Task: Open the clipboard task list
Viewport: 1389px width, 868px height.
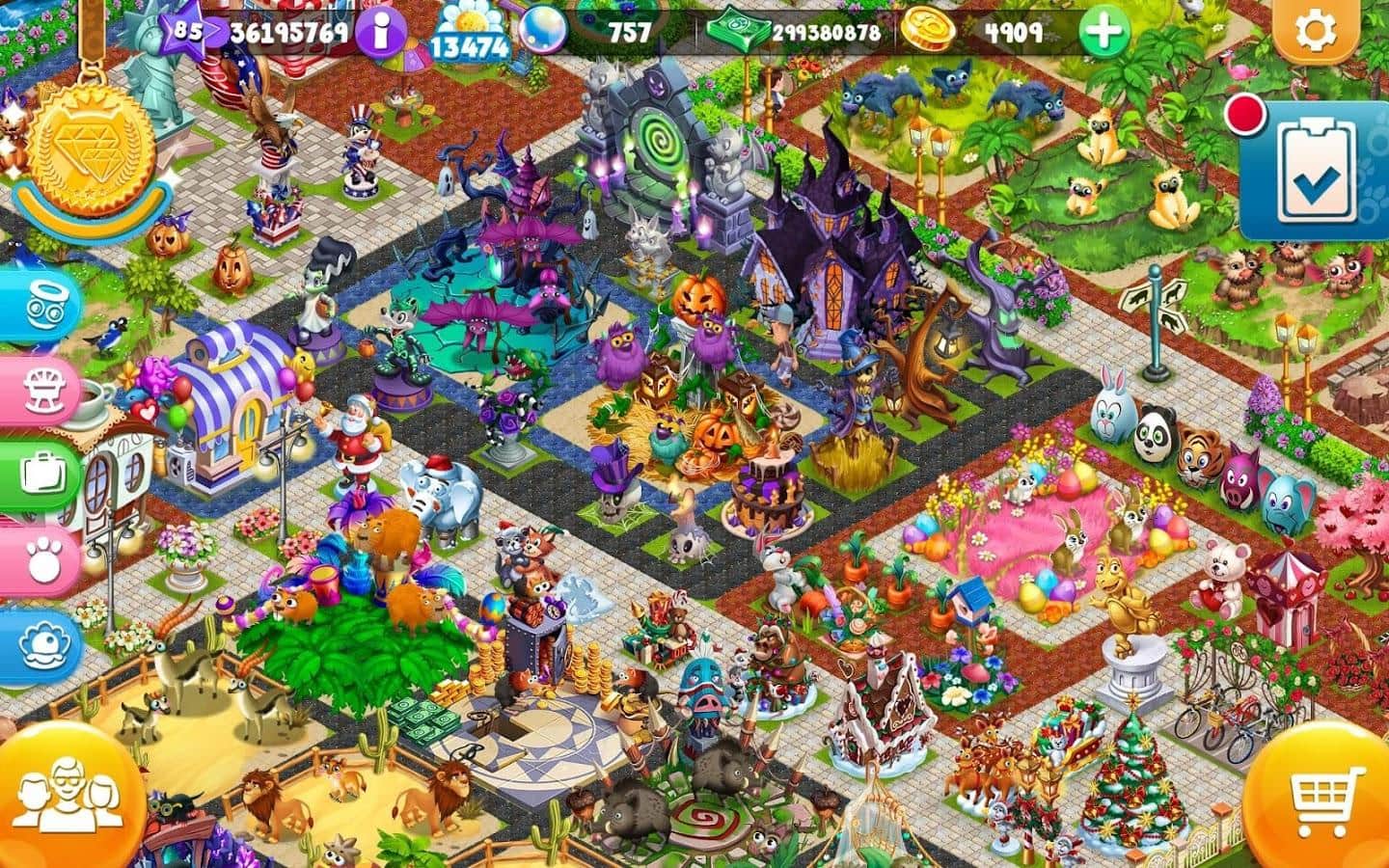Action: (x=1312, y=172)
